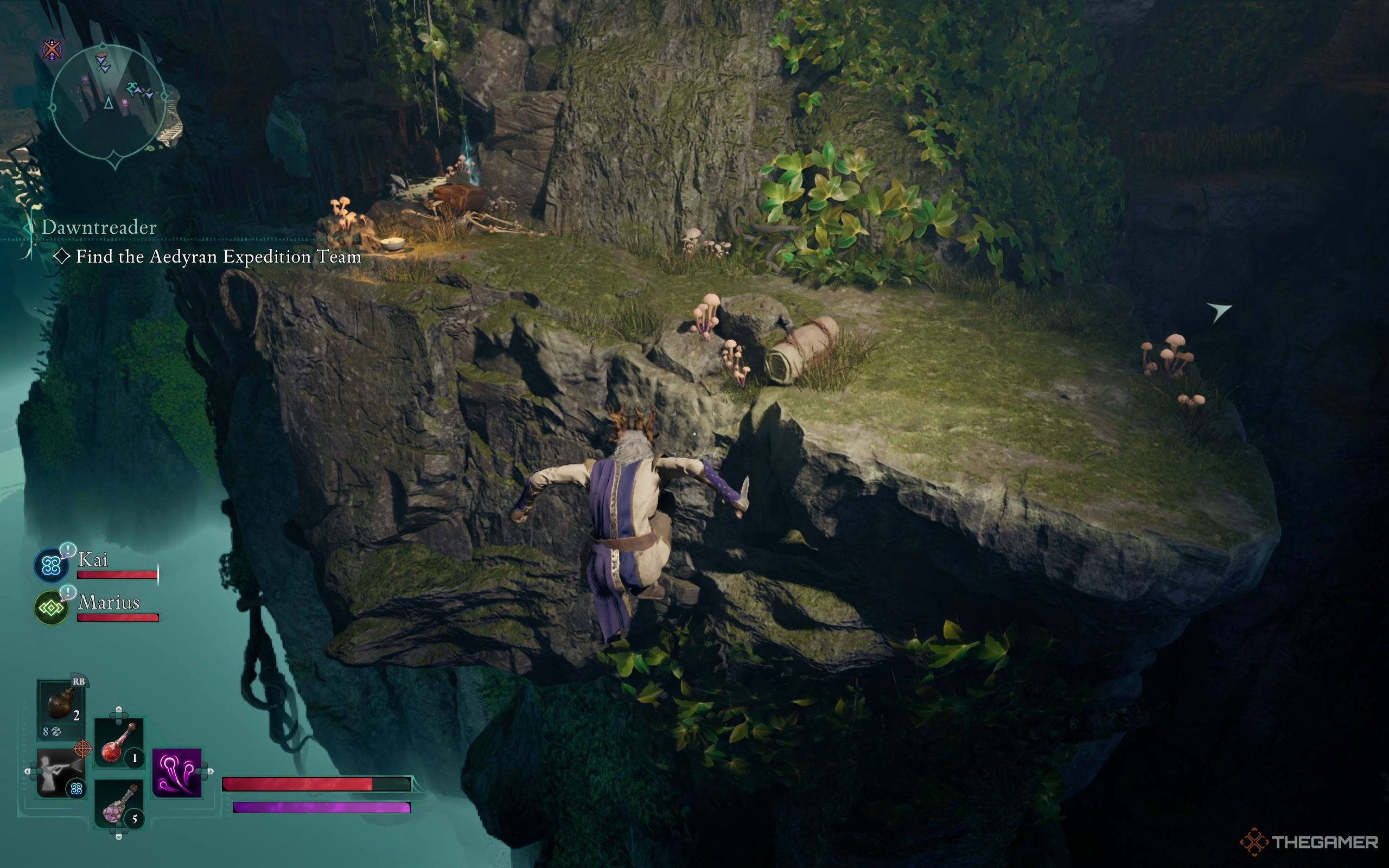Select the Dawntreader quest tracker title
Image resolution: width=1389 pixels, height=868 pixels.
99,227
